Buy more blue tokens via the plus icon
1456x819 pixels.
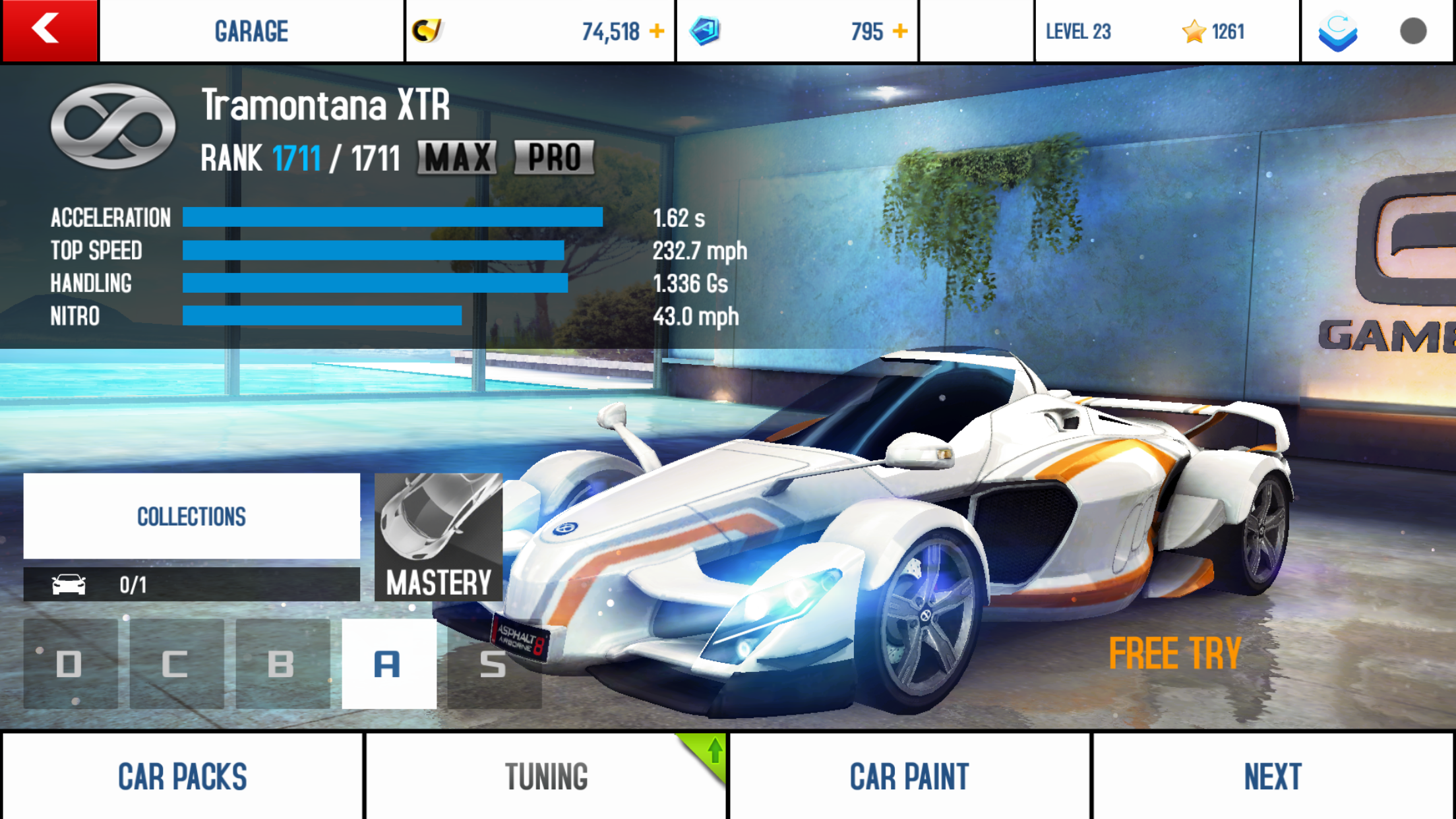[900, 31]
